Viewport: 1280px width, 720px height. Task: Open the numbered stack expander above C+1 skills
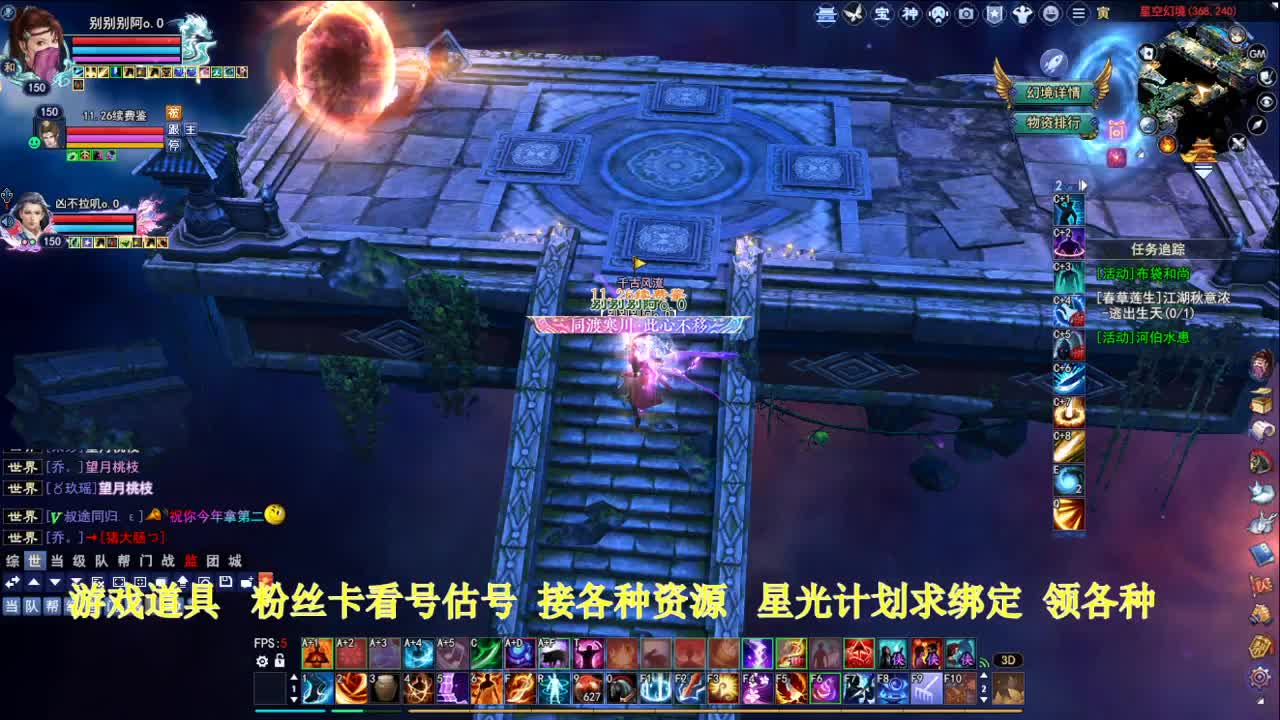[1072, 184]
